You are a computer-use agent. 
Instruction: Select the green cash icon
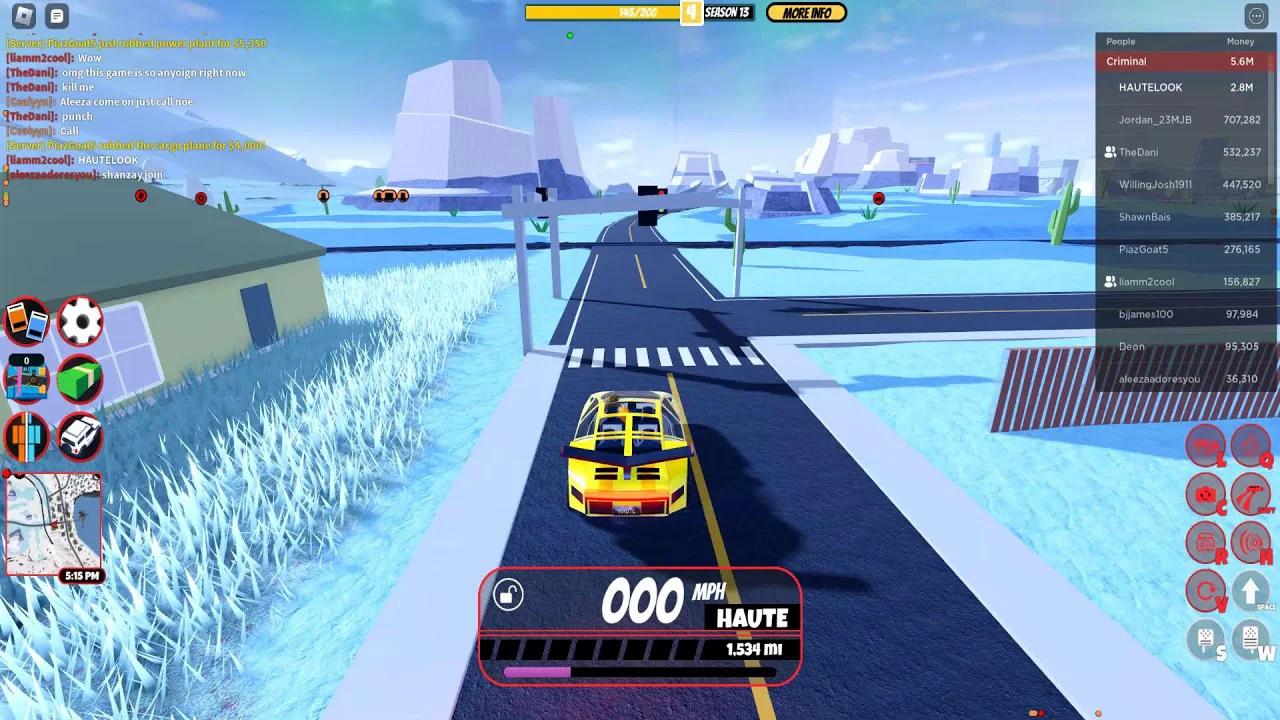click(79, 378)
